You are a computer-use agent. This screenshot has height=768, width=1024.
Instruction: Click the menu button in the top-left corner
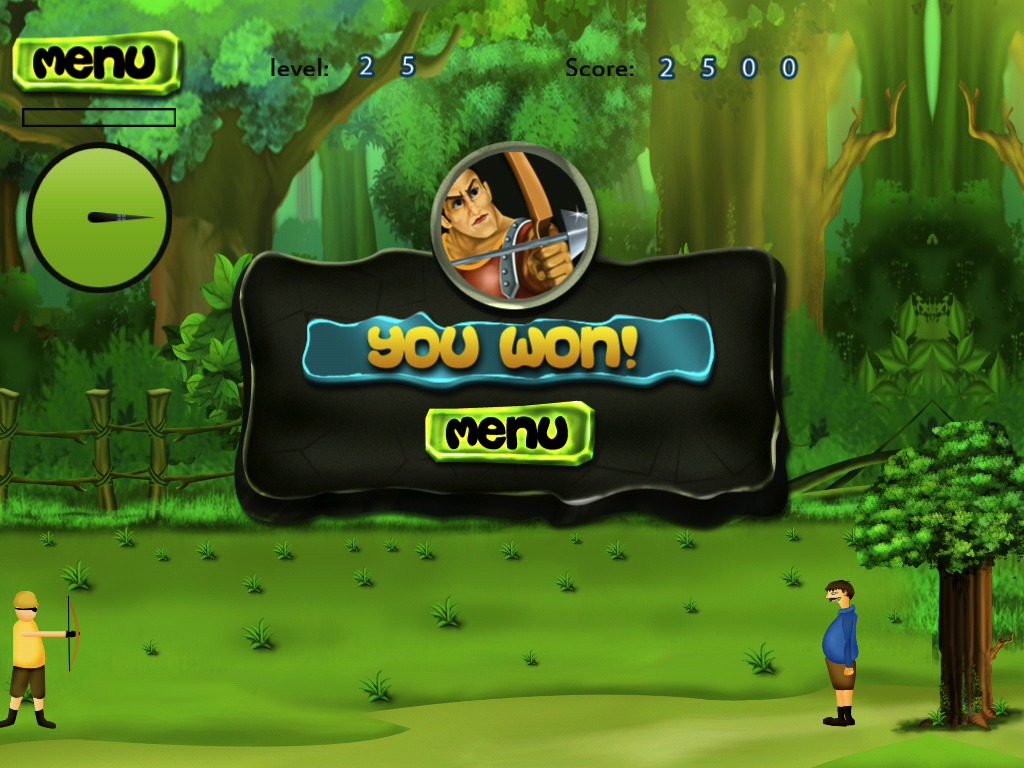click(x=96, y=62)
